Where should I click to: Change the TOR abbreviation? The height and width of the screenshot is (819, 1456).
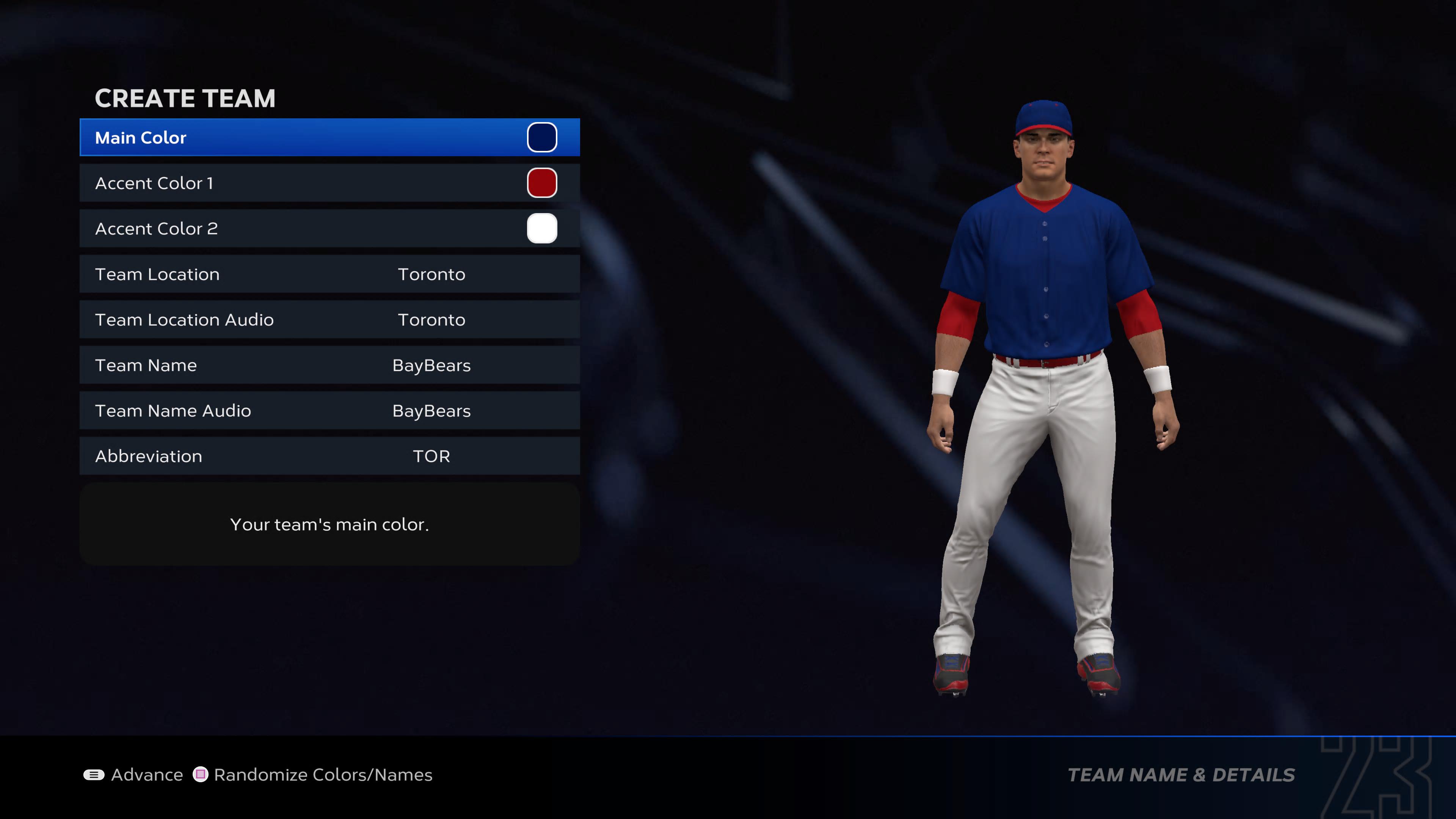point(329,456)
